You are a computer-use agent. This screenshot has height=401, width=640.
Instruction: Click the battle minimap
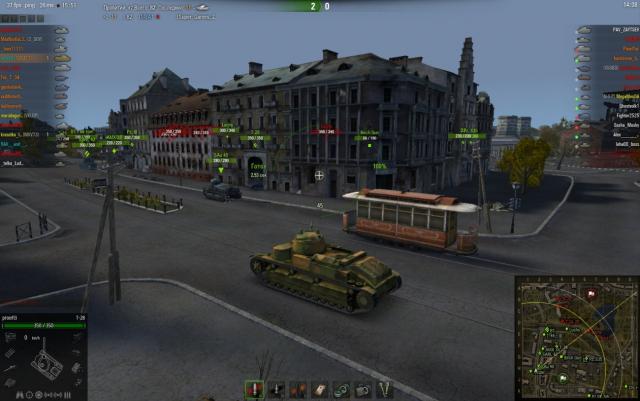tap(576, 336)
